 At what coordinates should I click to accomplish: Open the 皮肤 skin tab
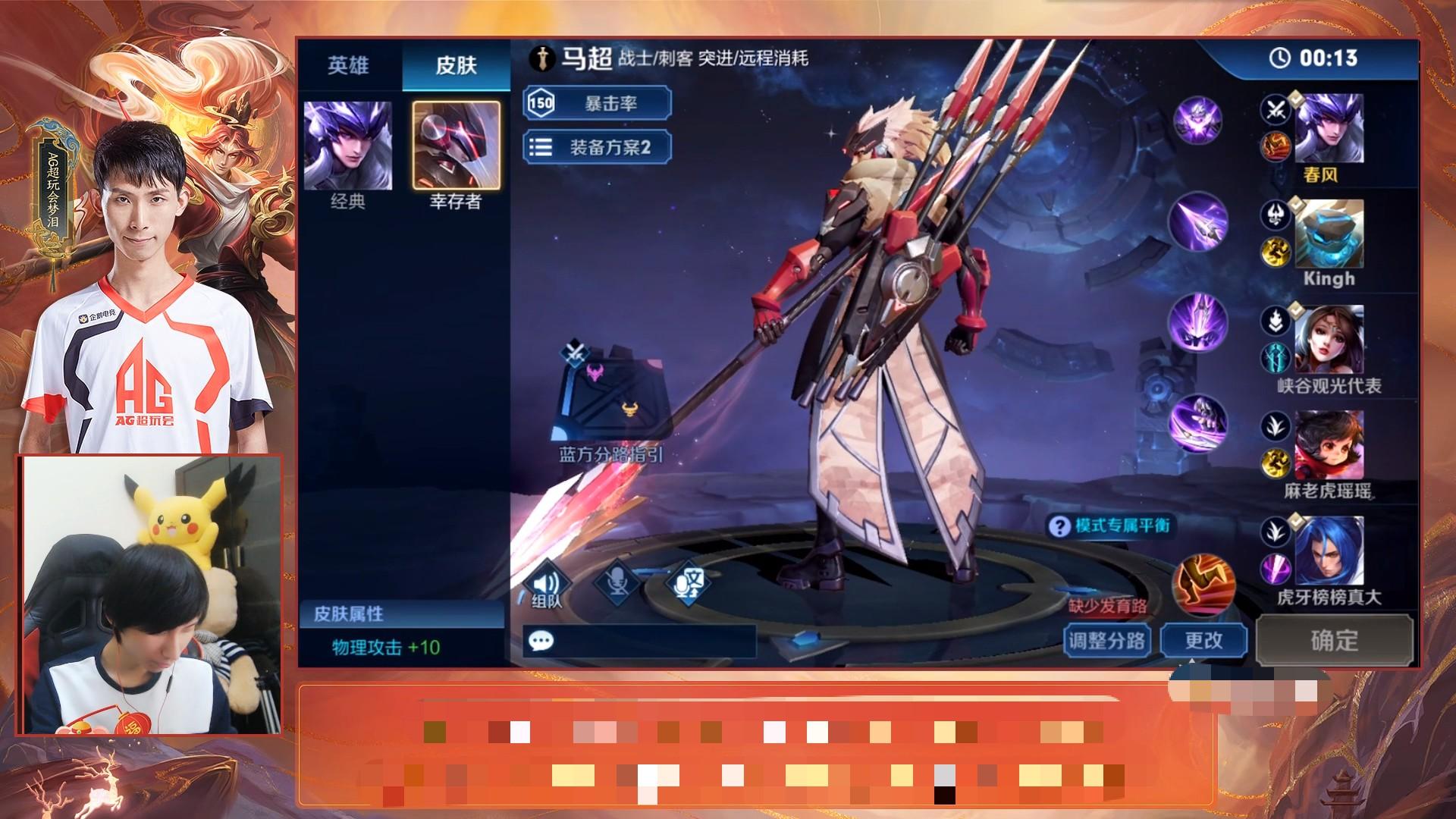(x=456, y=66)
